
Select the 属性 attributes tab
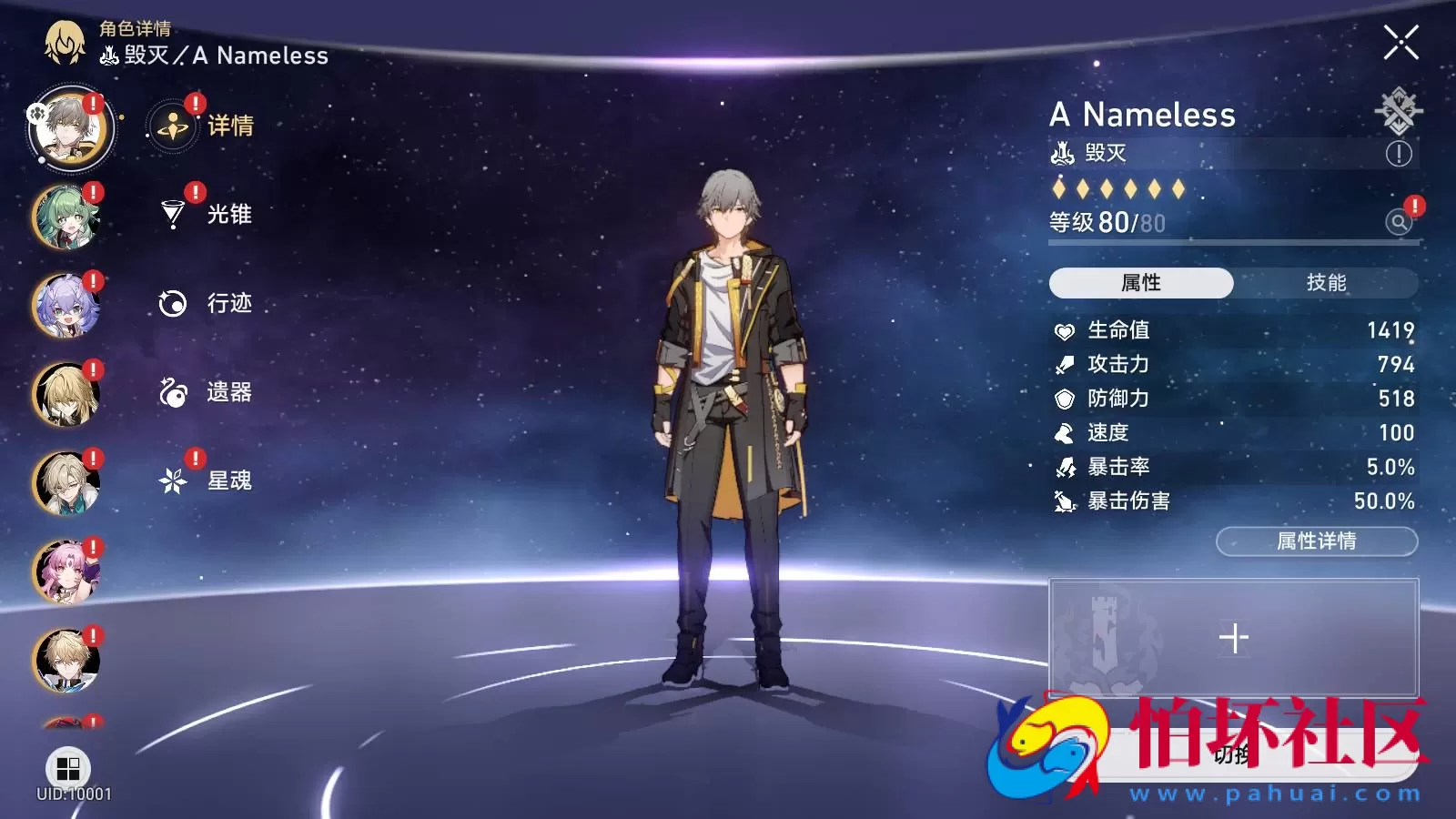[1141, 283]
